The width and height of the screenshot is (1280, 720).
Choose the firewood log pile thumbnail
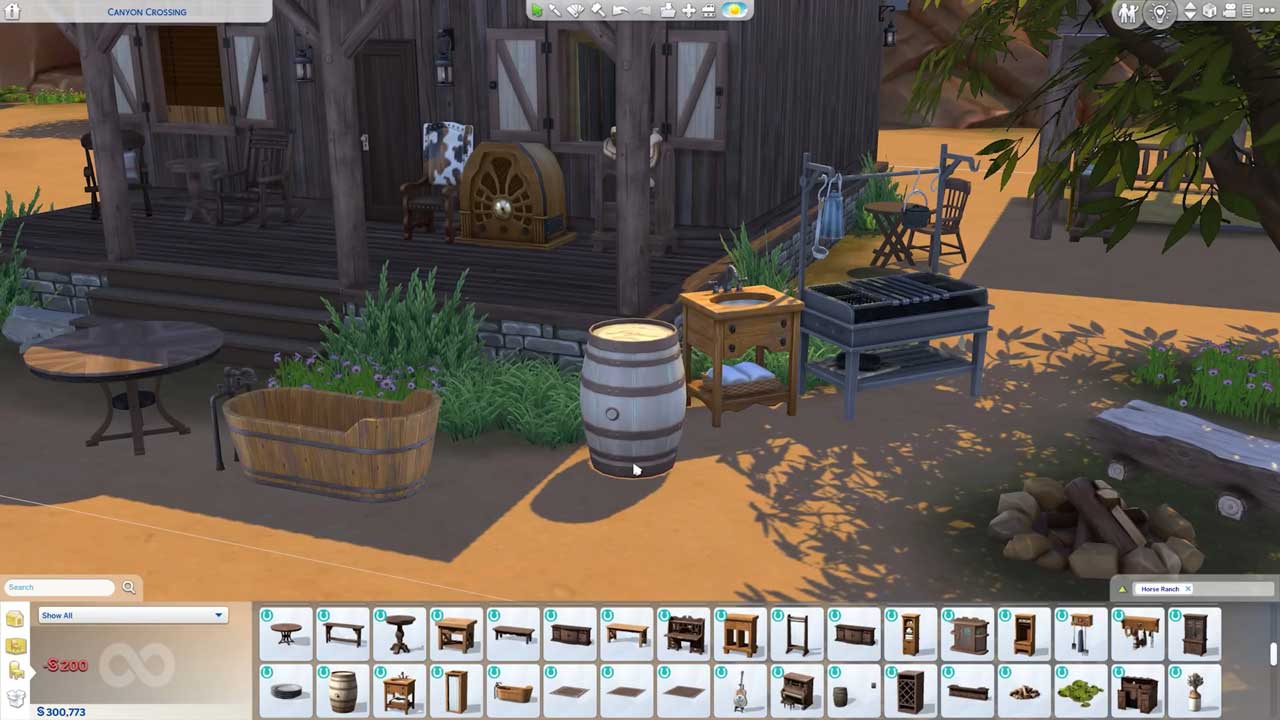(1023, 691)
